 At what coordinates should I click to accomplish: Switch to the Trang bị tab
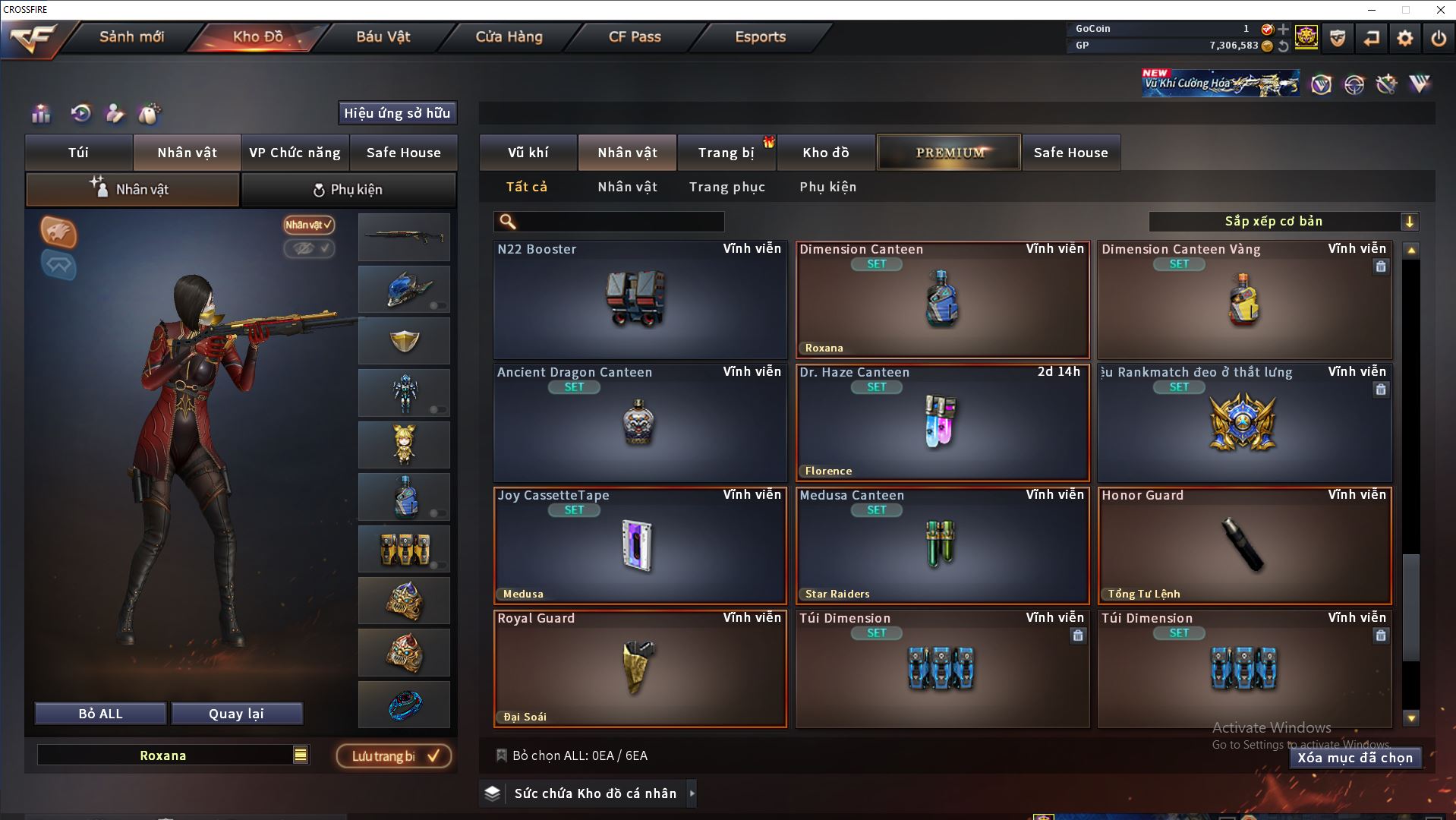726,153
